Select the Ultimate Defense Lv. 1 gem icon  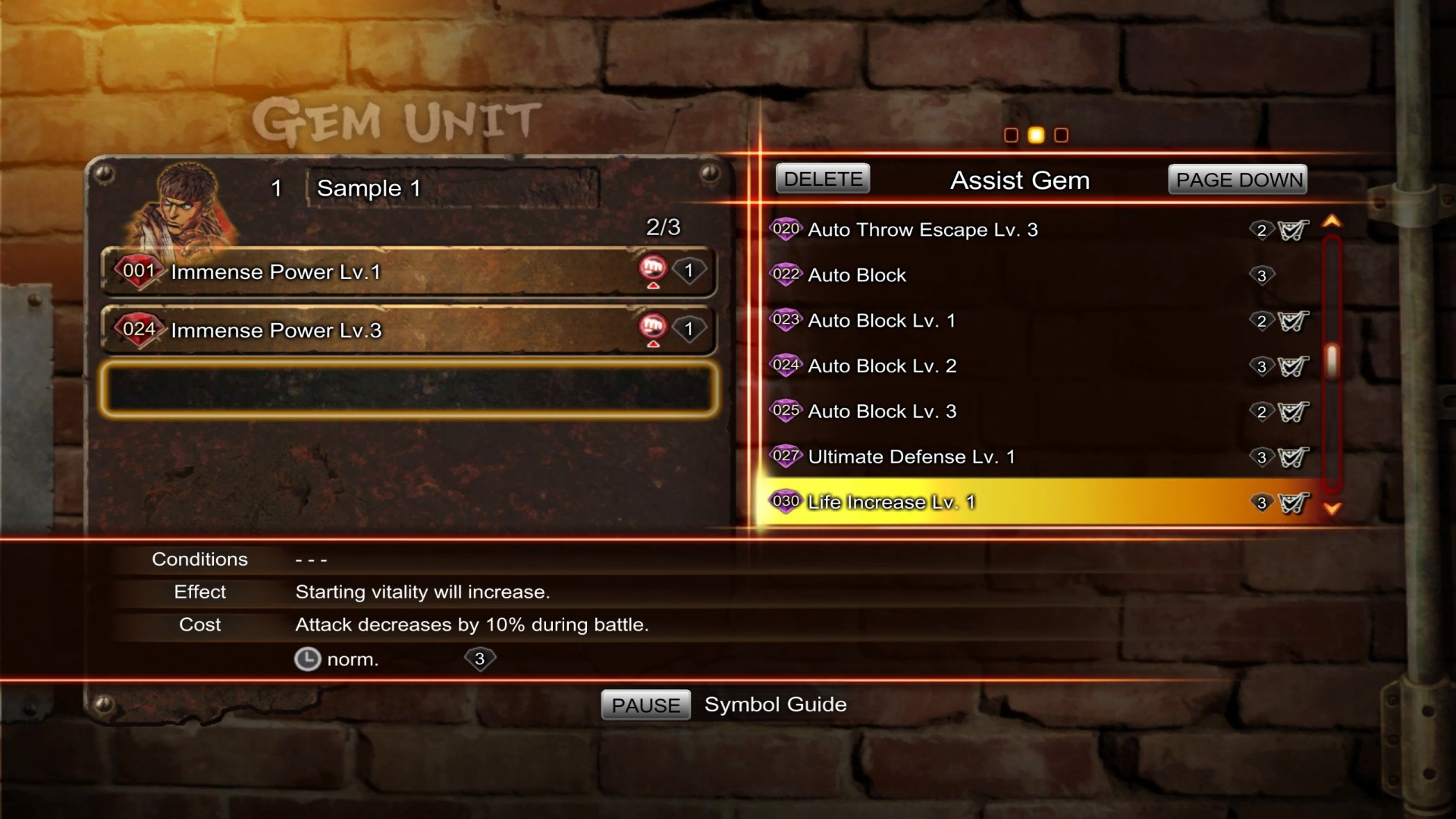[x=786, y=456]
